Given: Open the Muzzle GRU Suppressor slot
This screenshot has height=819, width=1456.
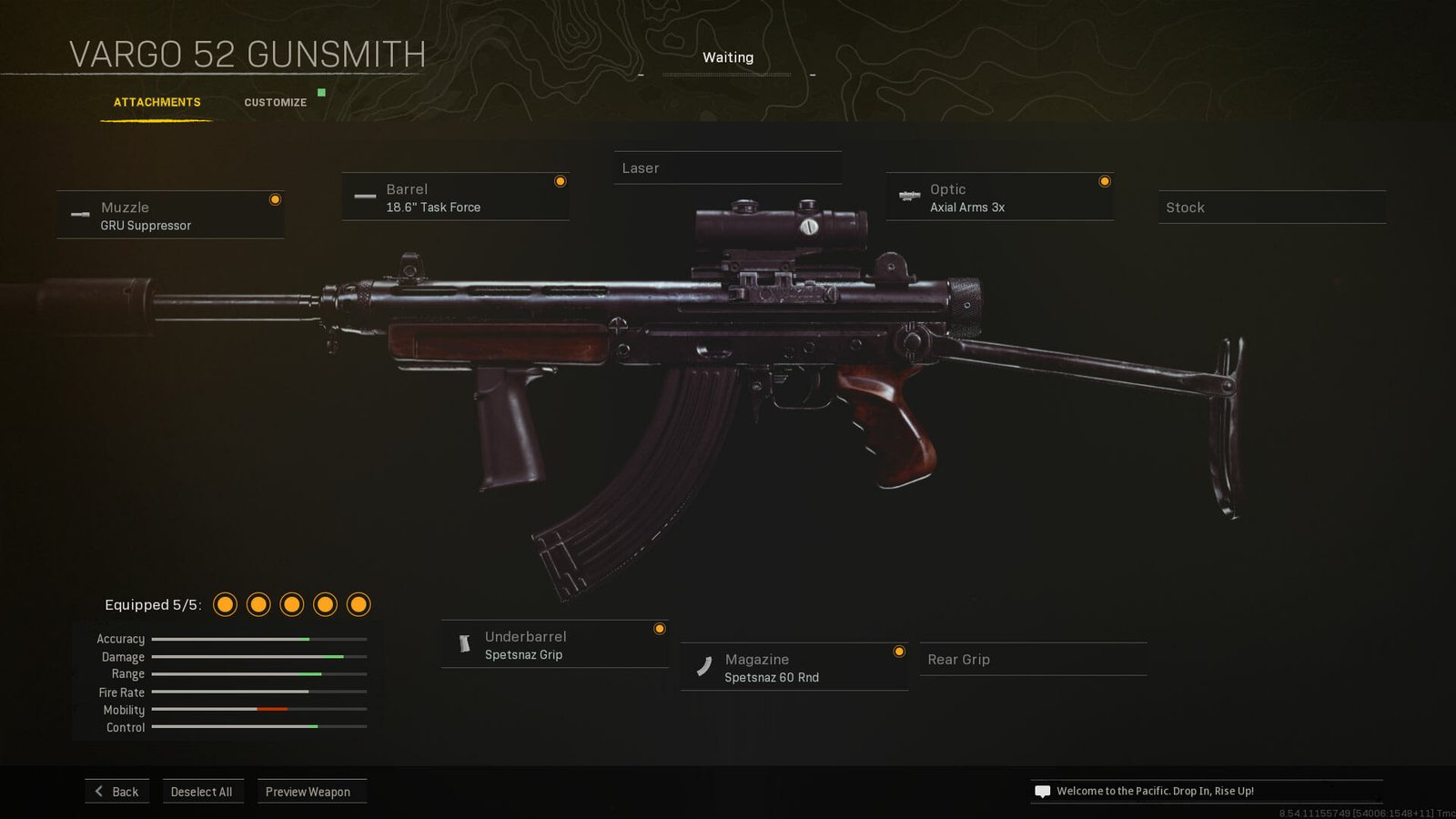Looking at the screenshot, I should (170, 216).
